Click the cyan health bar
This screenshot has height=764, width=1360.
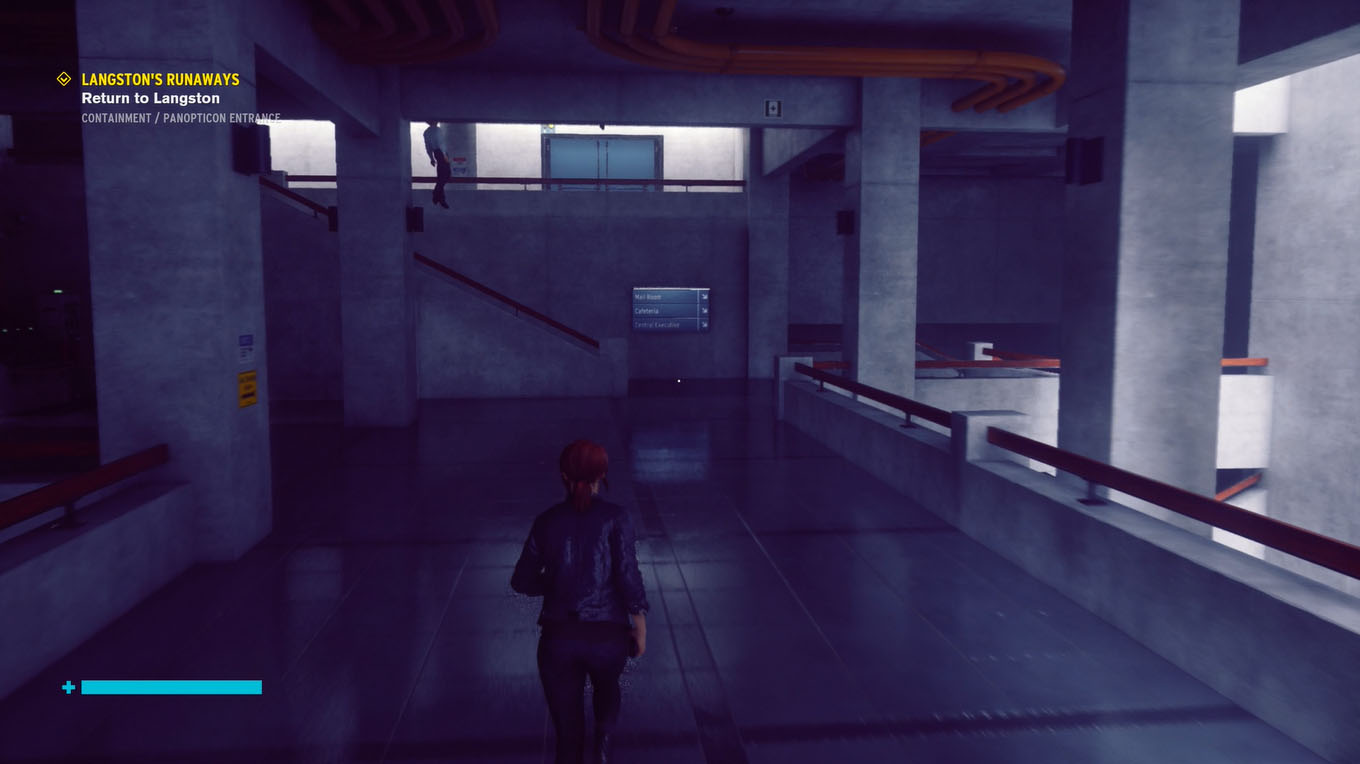coord(171,687)
